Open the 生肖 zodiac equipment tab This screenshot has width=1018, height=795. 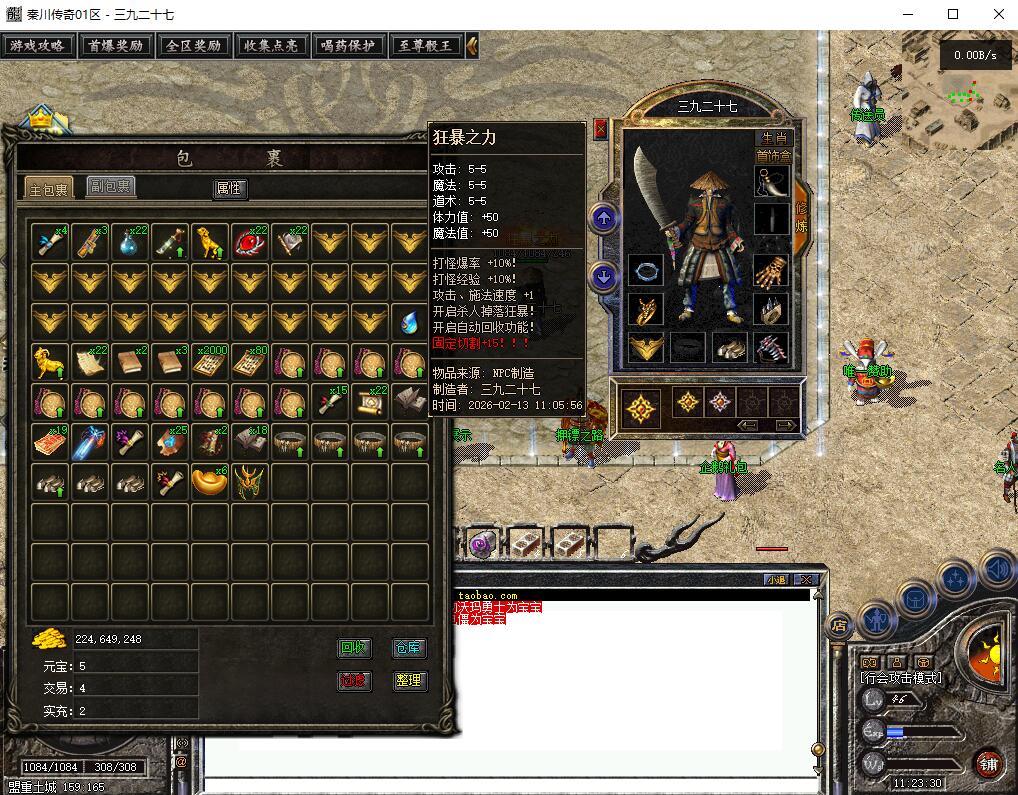tap(774, 139)
